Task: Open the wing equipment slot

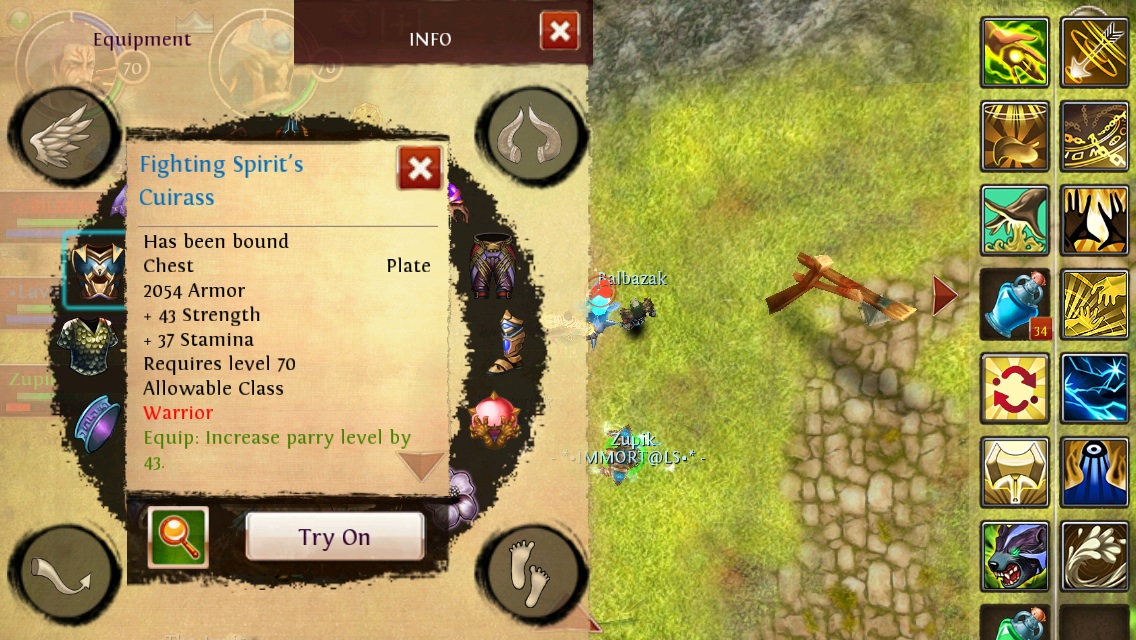Action: 58,136
